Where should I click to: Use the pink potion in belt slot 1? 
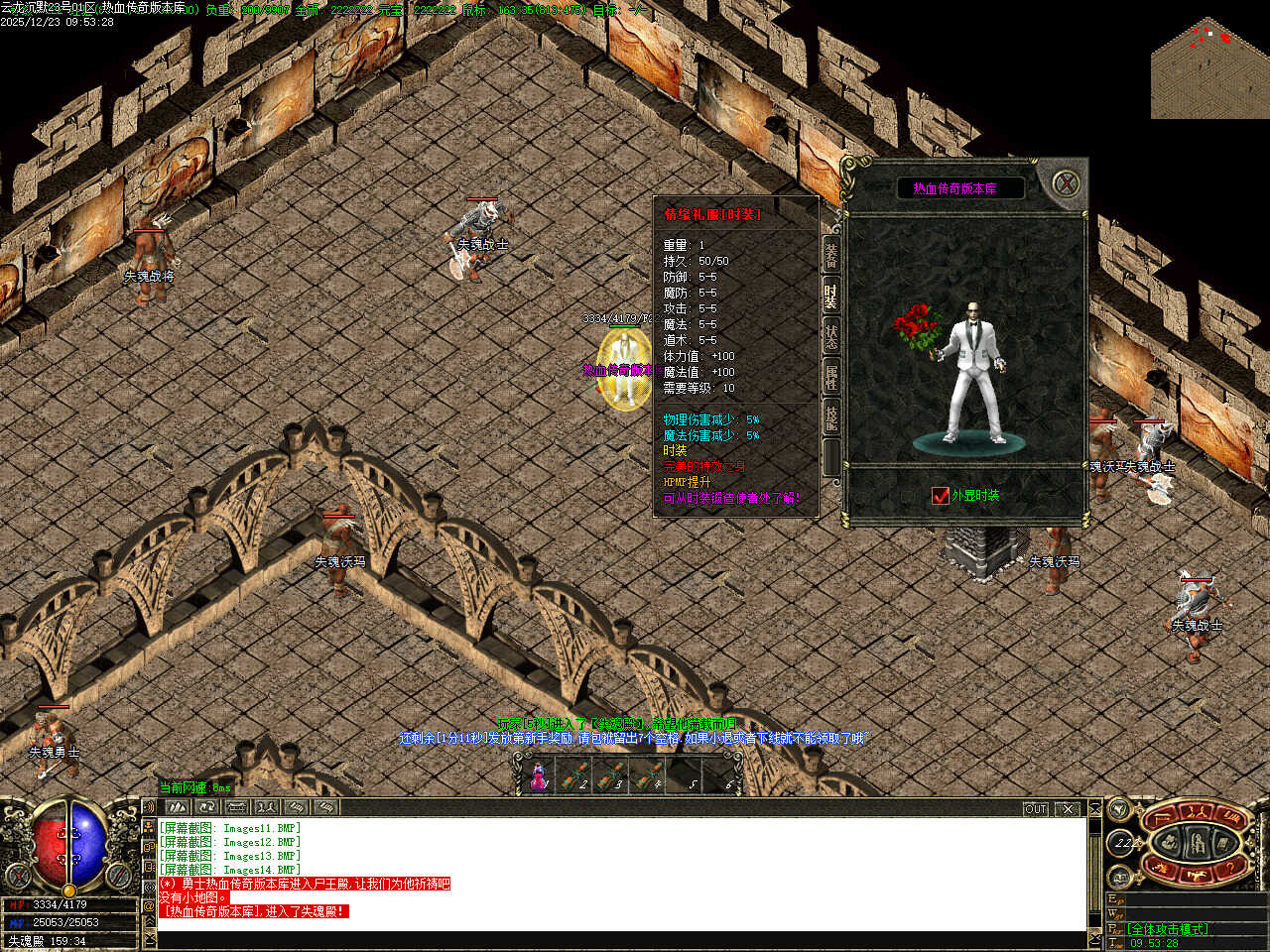pyautogui.click(x=540, y=776)
